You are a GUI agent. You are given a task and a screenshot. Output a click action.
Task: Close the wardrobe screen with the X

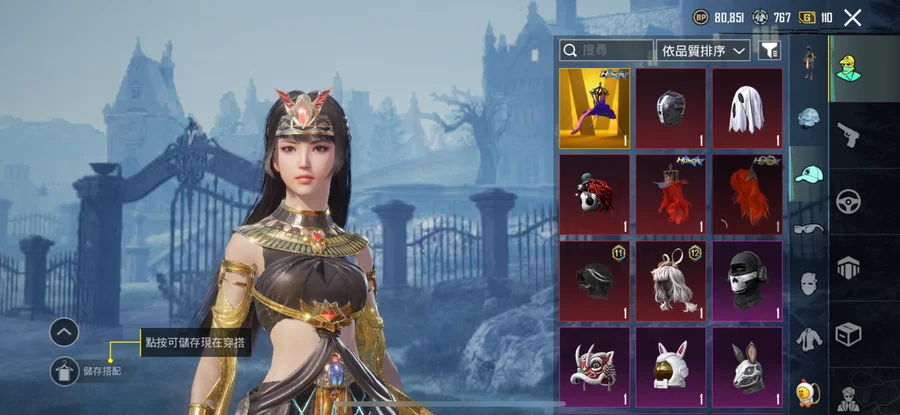tap(852, 17)
